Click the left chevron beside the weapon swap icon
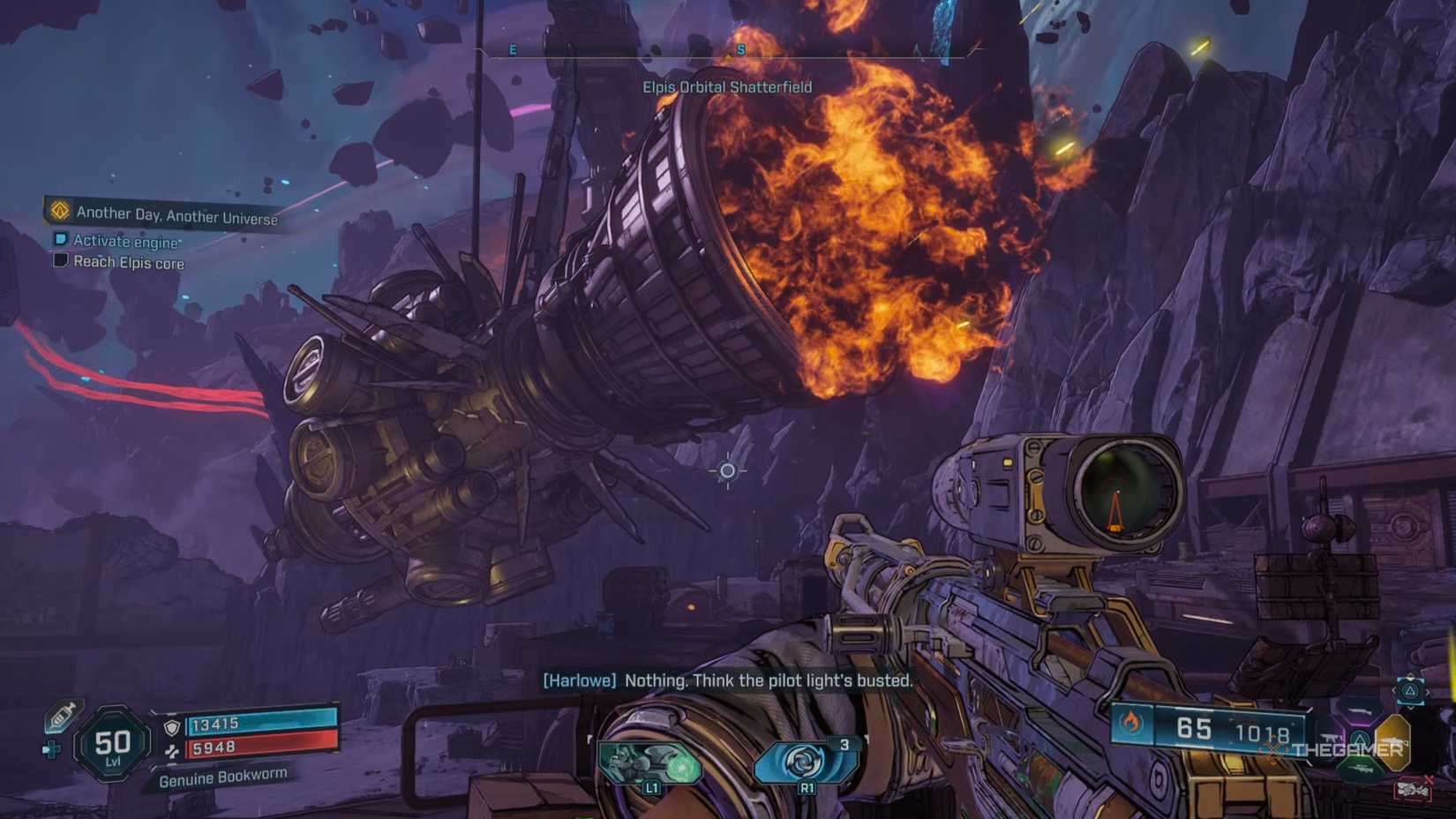 pyautogui.click(x=1395, y=691)
